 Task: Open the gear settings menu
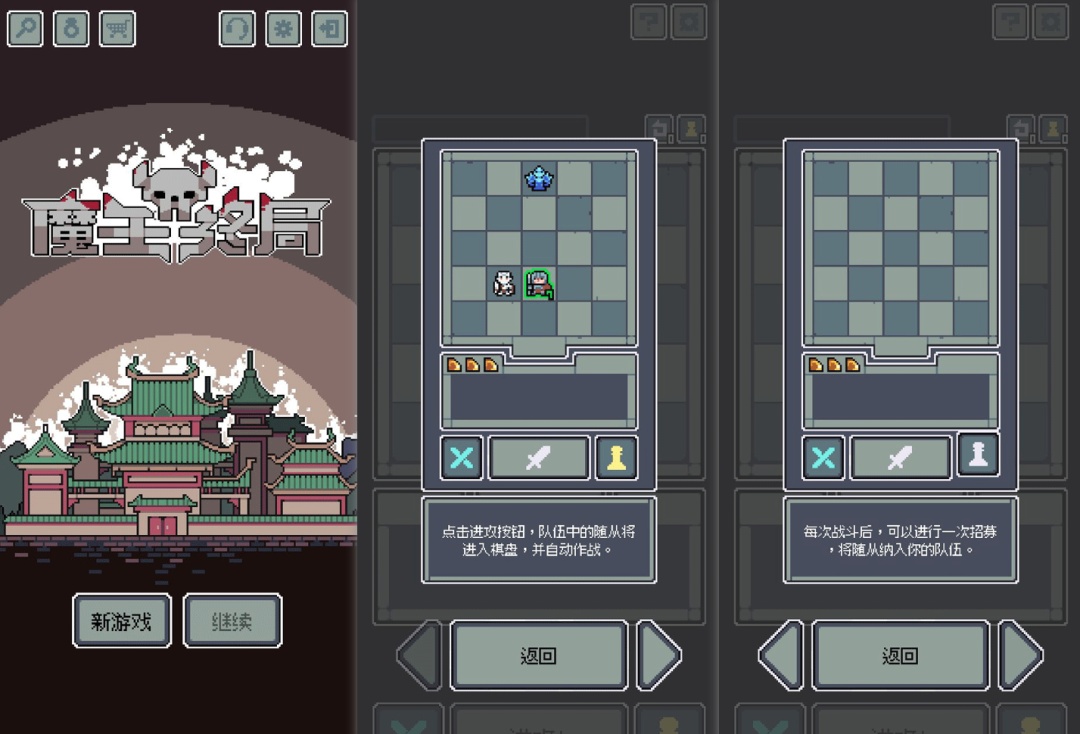pos(283,28)
